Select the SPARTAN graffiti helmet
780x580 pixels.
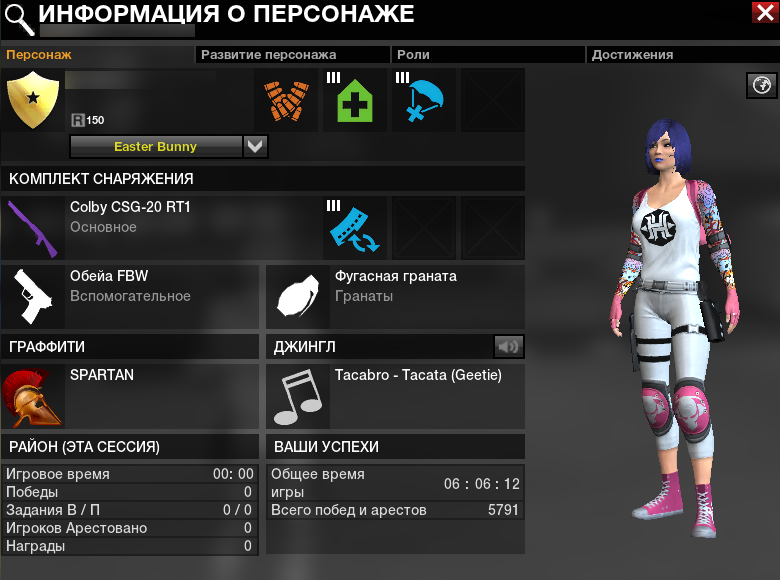point(34,395)
